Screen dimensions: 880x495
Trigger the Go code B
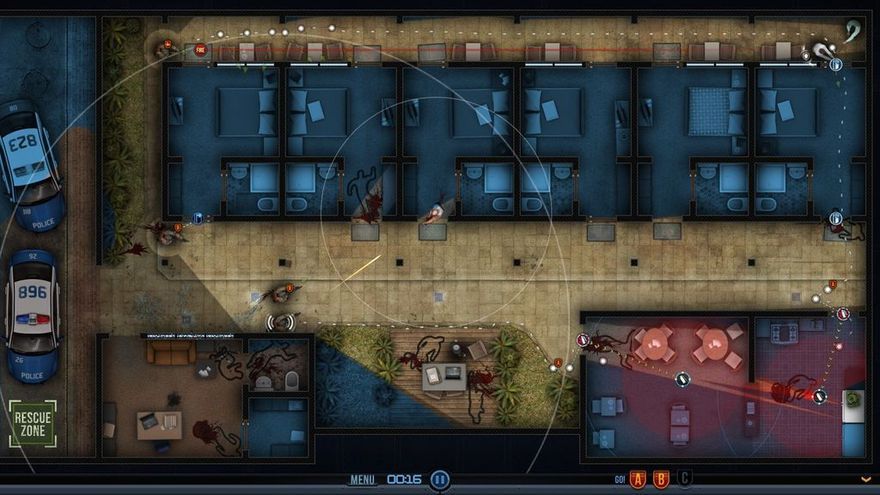click(661, 479)
